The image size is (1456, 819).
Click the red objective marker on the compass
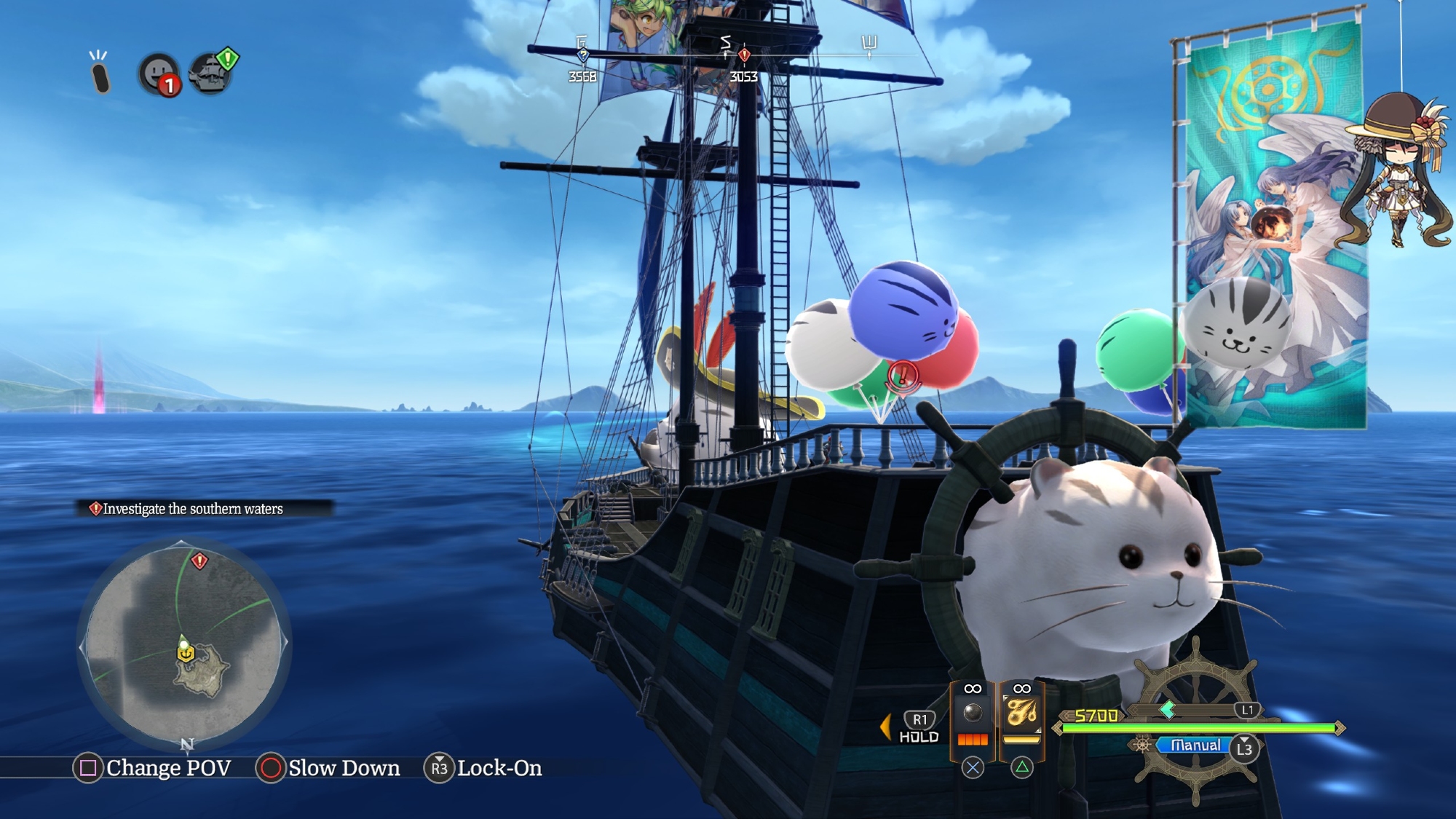coord(744,55)
